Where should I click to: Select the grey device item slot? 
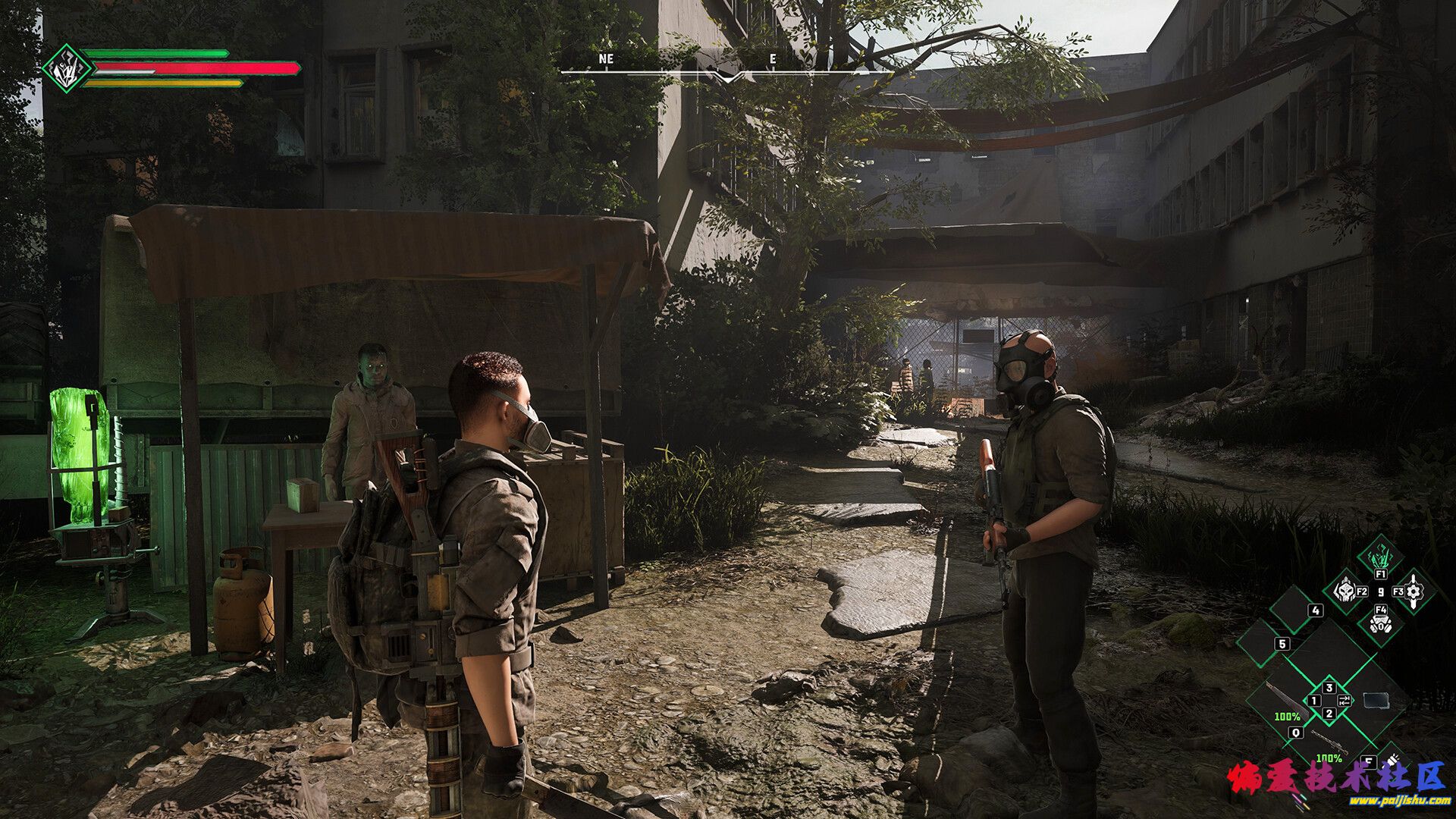tap(1376, 700)
